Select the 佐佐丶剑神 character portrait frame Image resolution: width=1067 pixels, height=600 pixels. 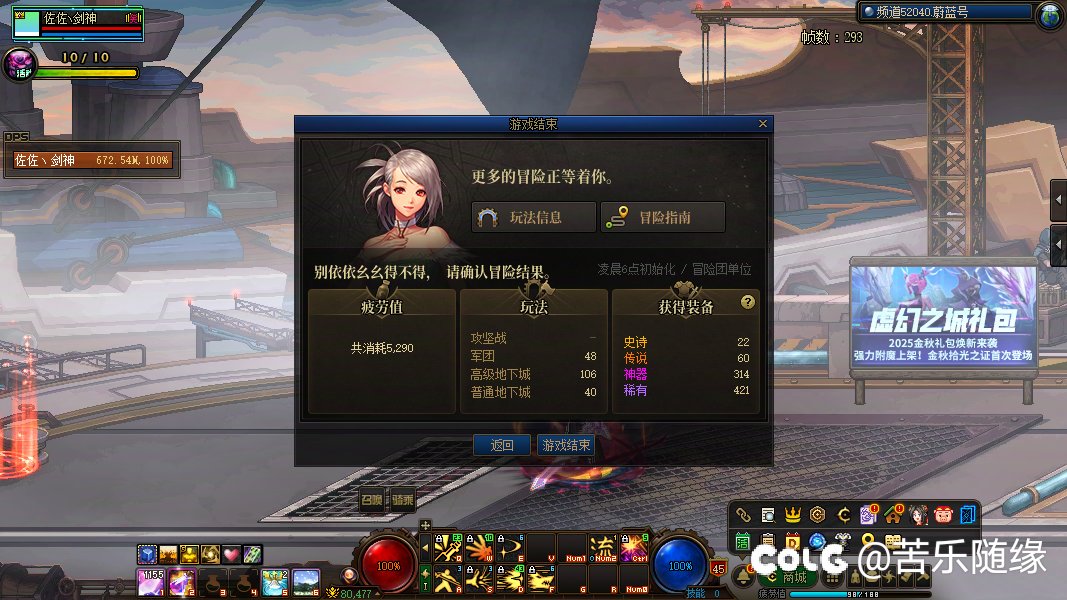[x=78, y=24]
